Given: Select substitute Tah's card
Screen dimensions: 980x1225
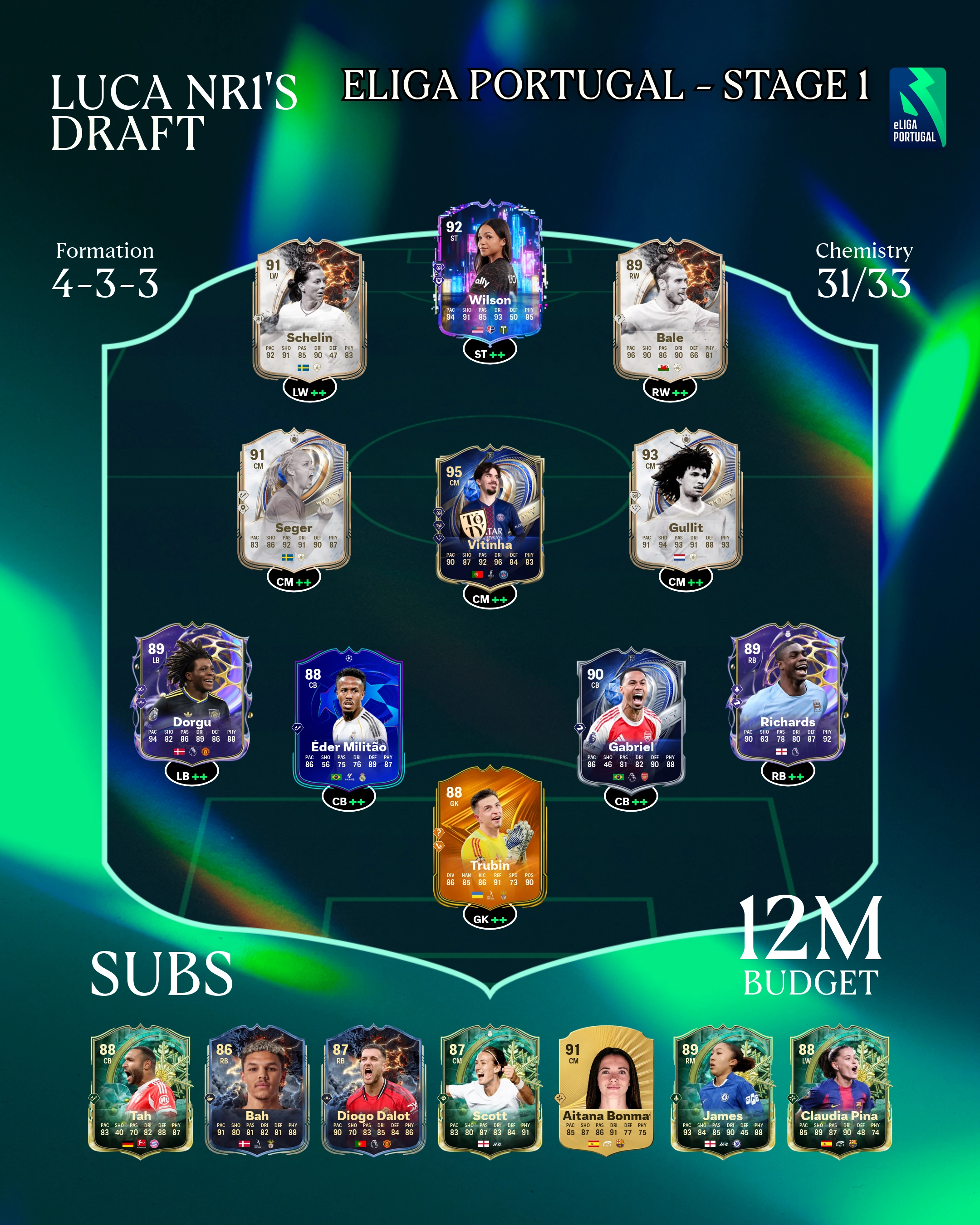Looking at the screenshot, I should click(140, 1091).
